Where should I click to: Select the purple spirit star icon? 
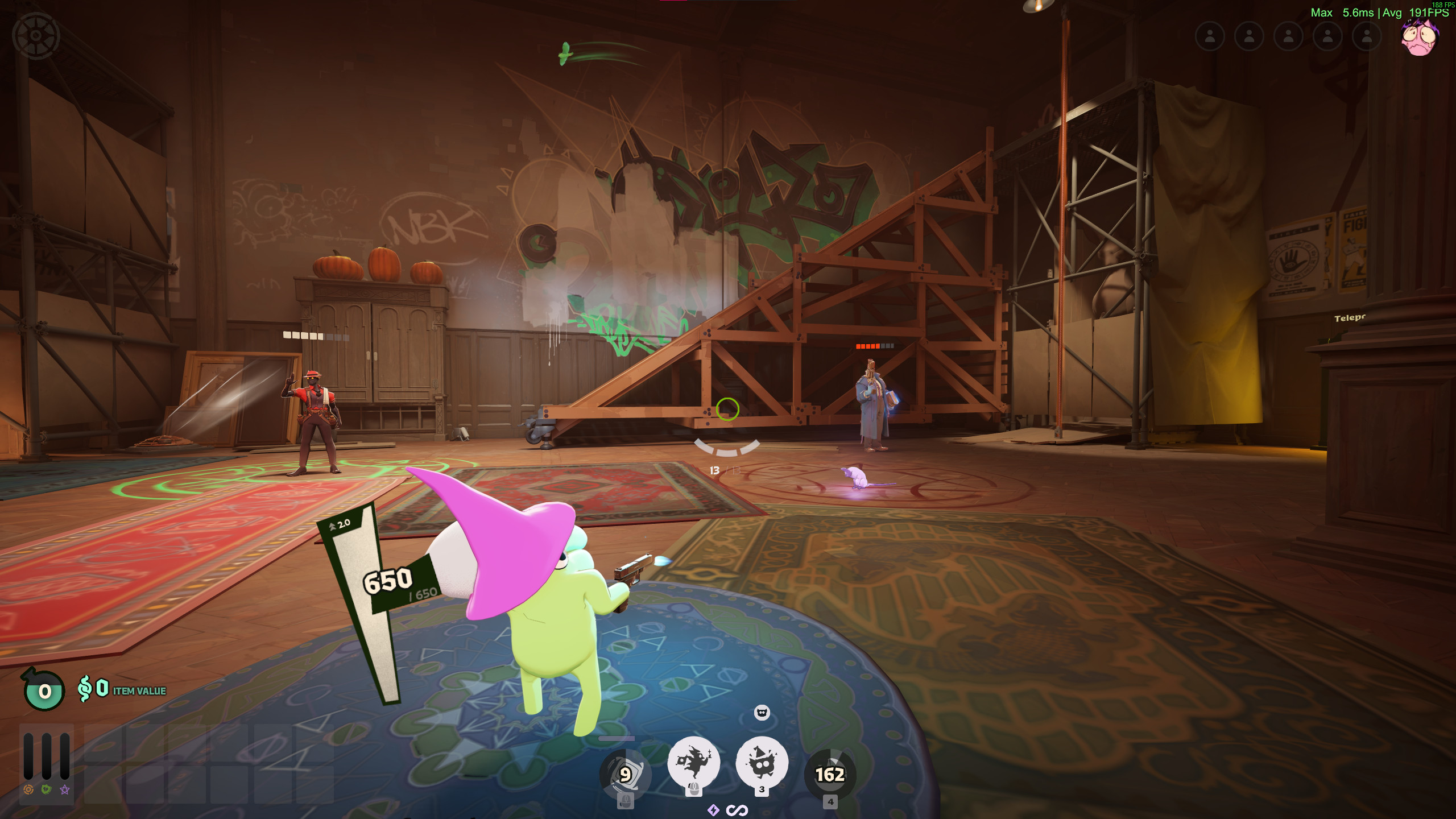[65, 789]
